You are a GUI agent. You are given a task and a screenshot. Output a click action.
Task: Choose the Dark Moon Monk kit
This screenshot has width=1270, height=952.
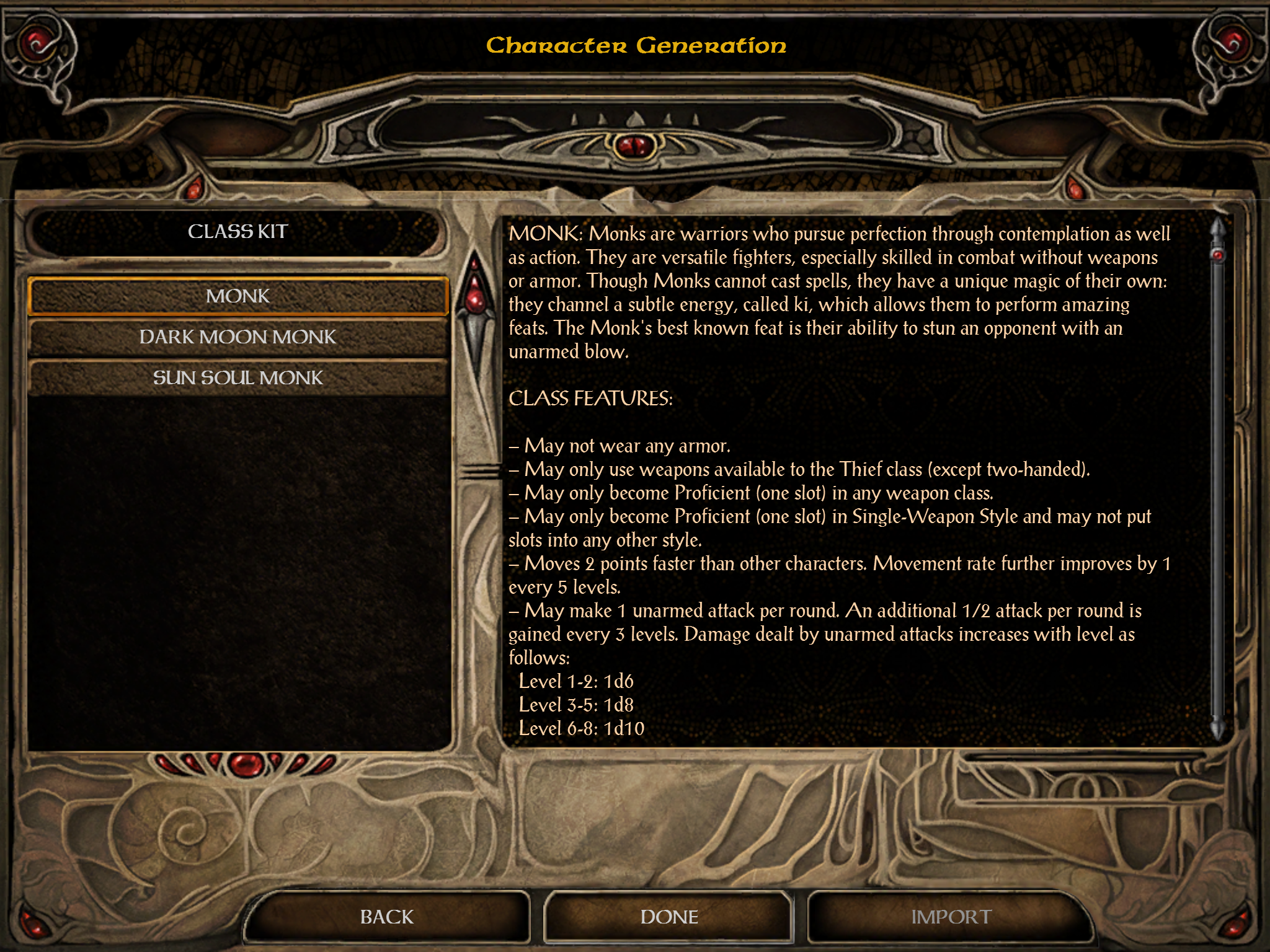[x=238, y=337]
